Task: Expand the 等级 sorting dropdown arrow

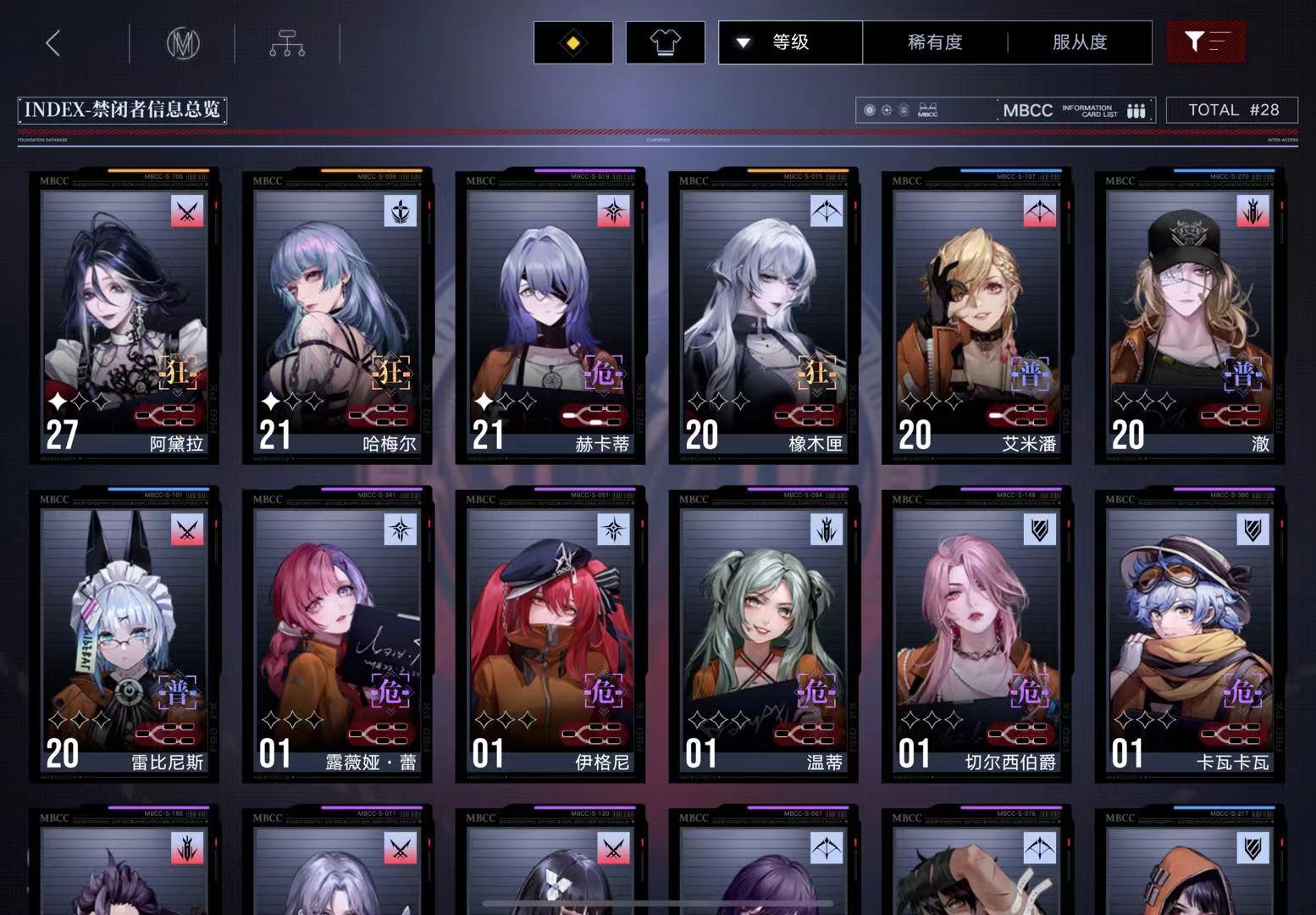Action: [744, 42]
